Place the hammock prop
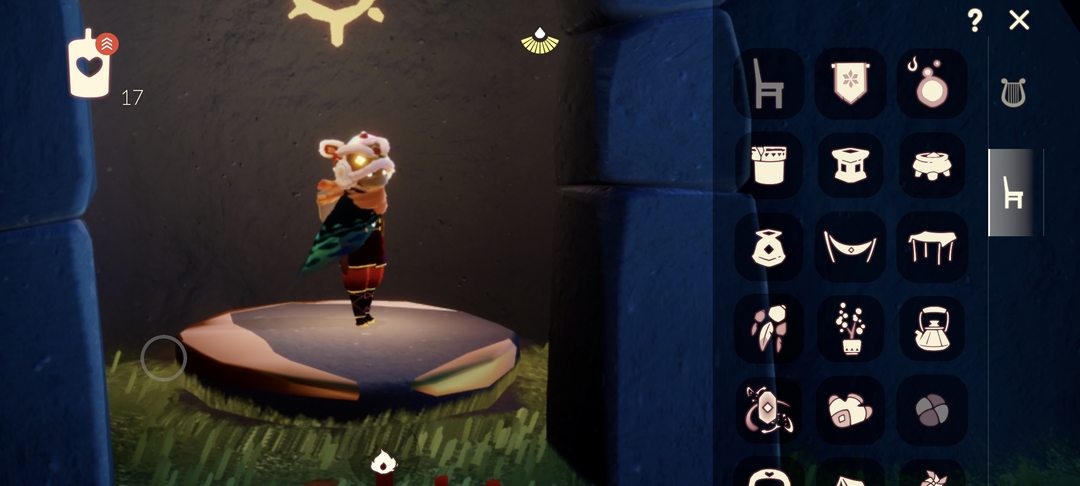1080x486 pixels. tap(850, 247)
